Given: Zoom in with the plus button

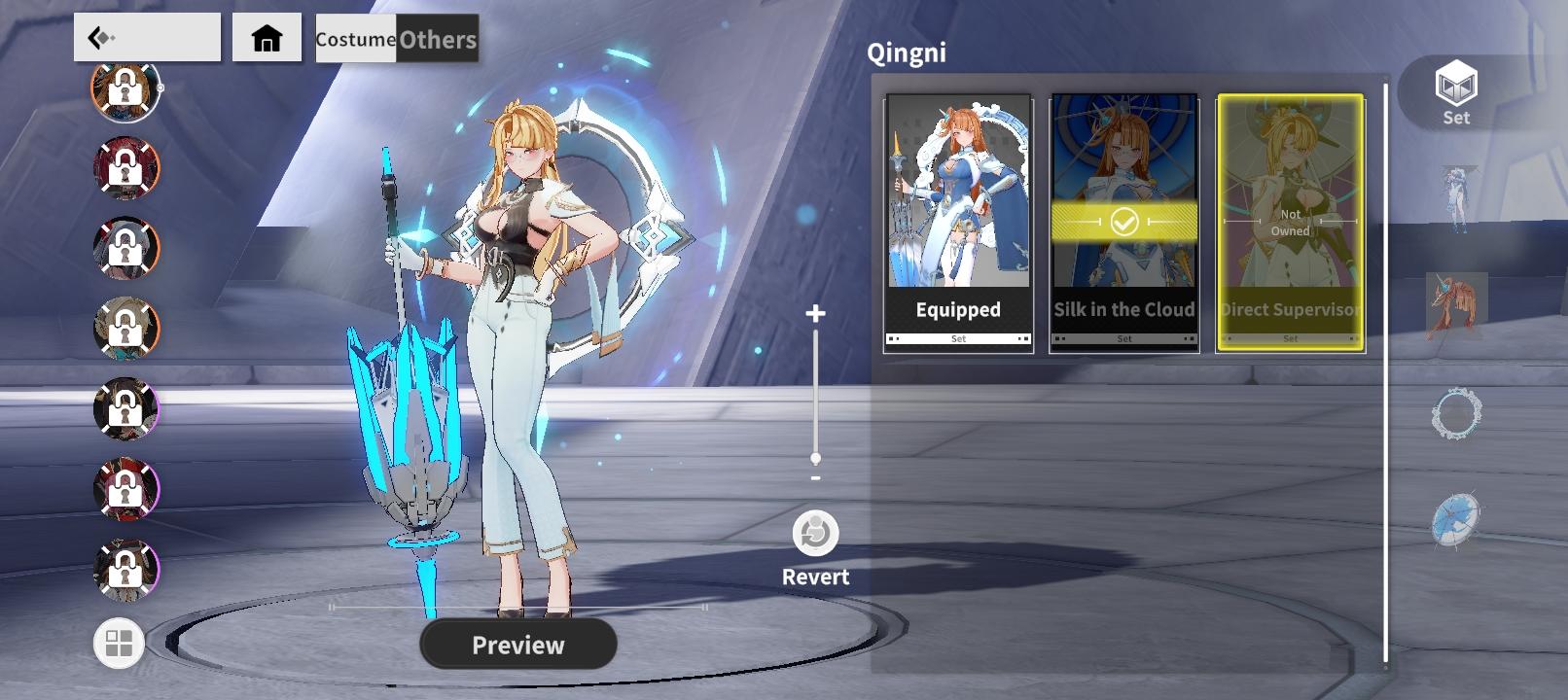Looking at the screenshot, I should pyautogui.click(x=815, y=313).
